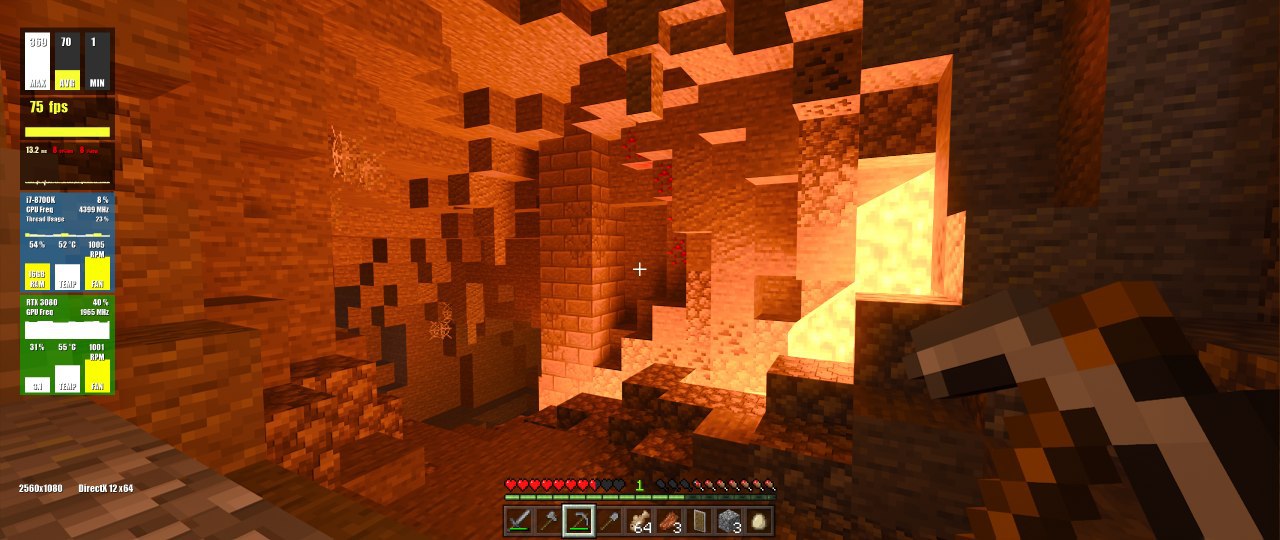Choose the pickaxe in the hotbar
The height and width of the screenshot is (540, 1280).
(x=578, y=520)
